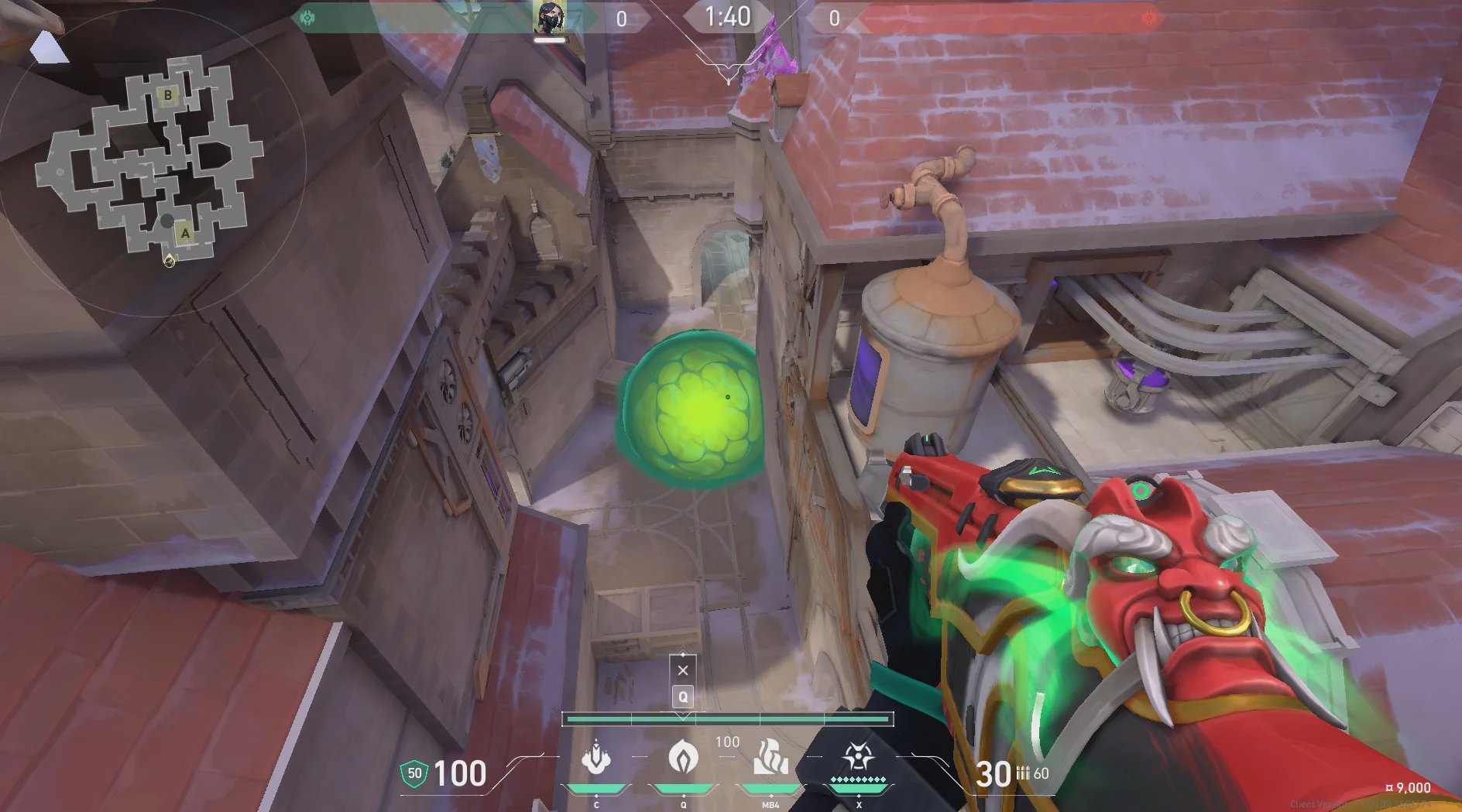Click the player position marker on minimap
The image size is (1462, 812).
pyautogui.click(x=169, y=261)
